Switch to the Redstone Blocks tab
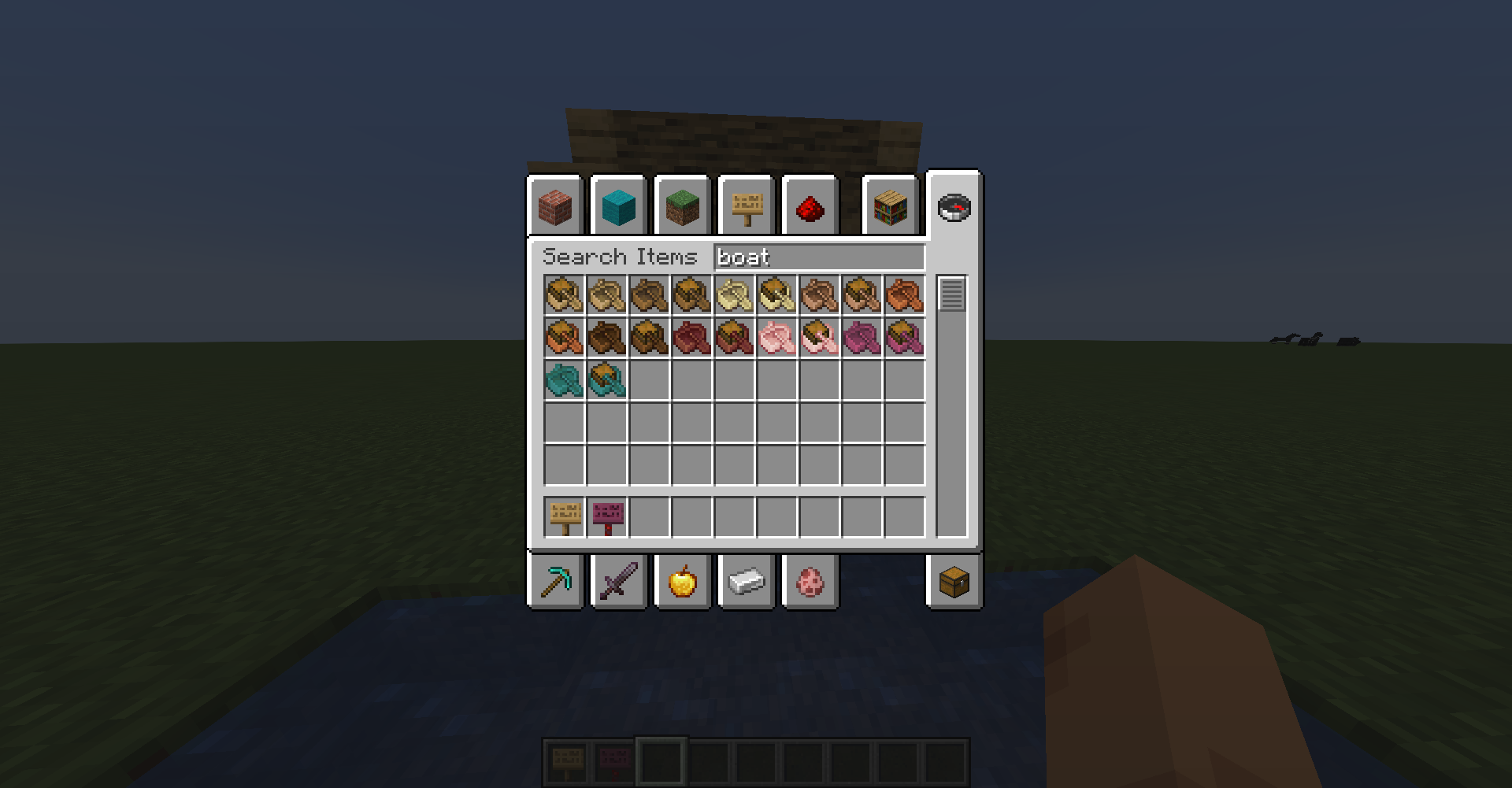The image size is (1512, 788). pos(810,206)
